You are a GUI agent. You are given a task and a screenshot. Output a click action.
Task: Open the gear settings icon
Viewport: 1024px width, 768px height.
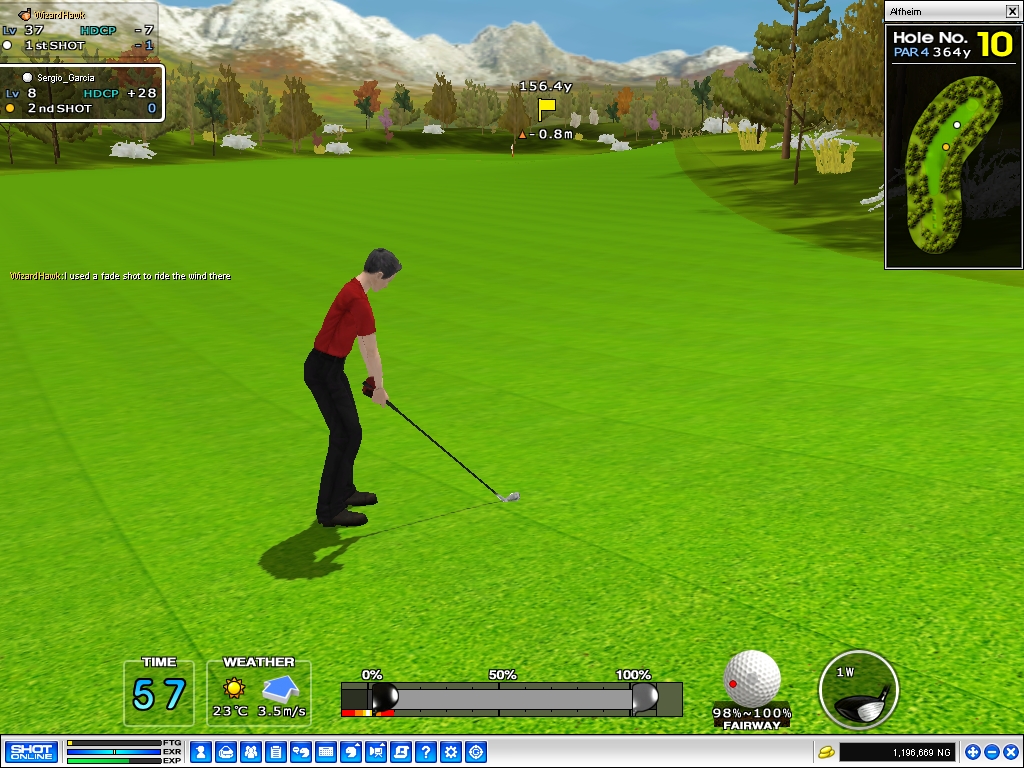[x=451, y=752]
